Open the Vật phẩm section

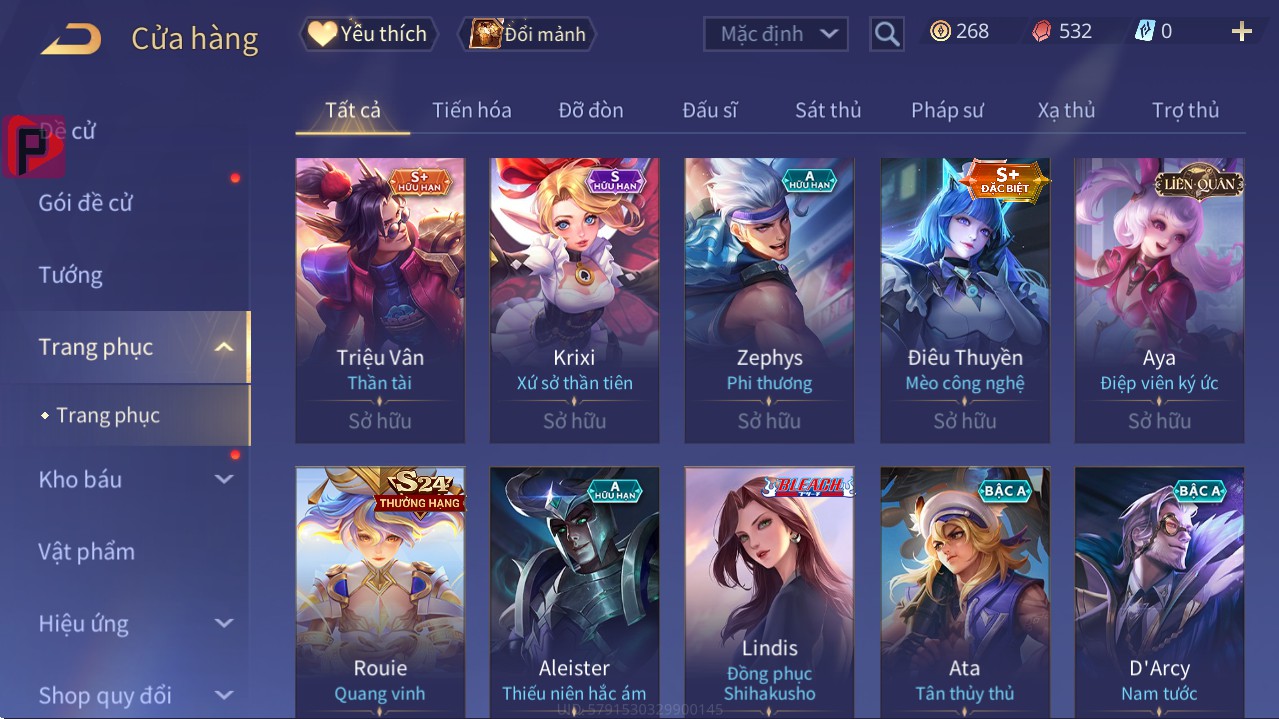[87, 551]
